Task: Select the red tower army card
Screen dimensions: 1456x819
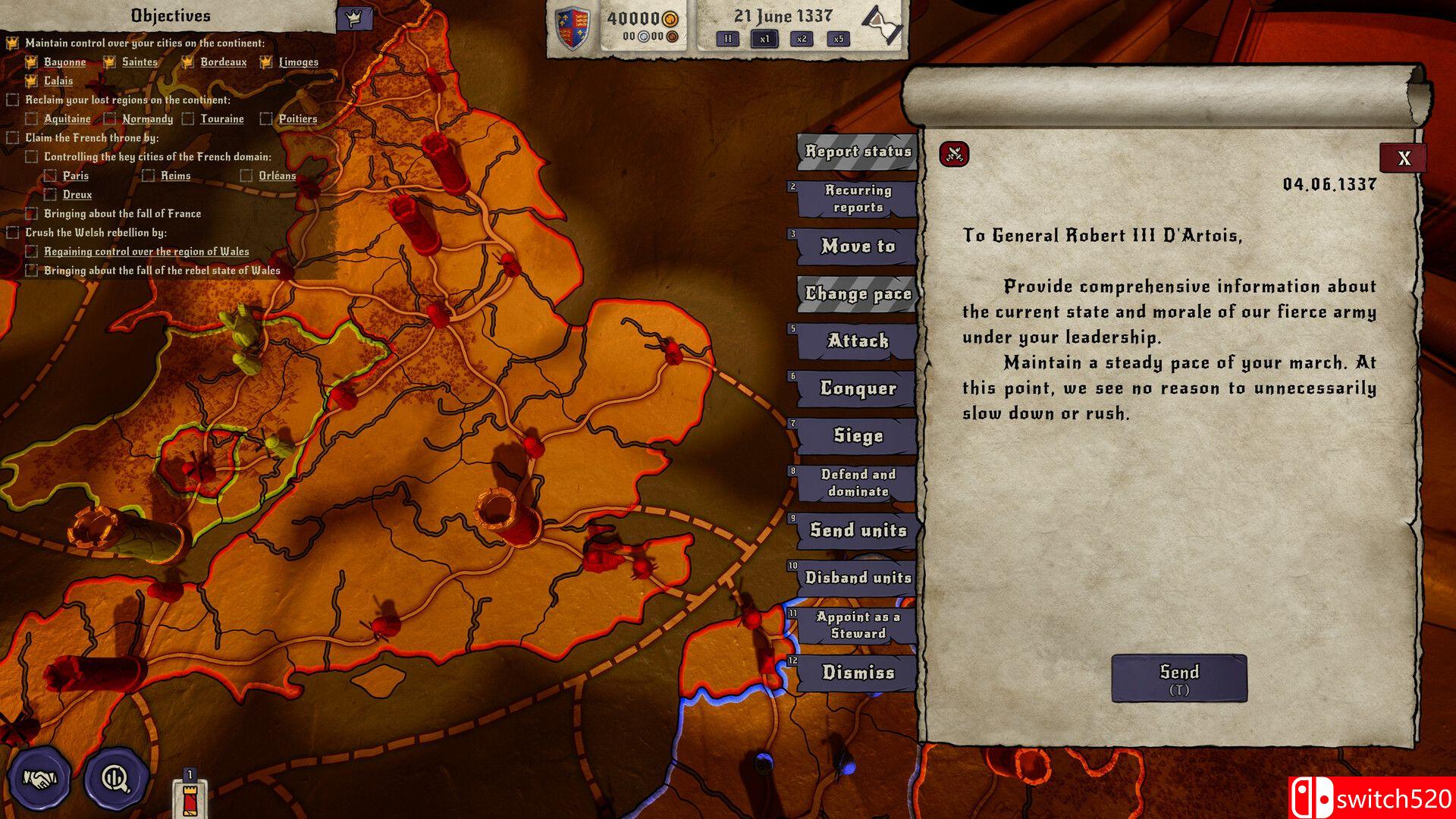Action: click(190, 796)
